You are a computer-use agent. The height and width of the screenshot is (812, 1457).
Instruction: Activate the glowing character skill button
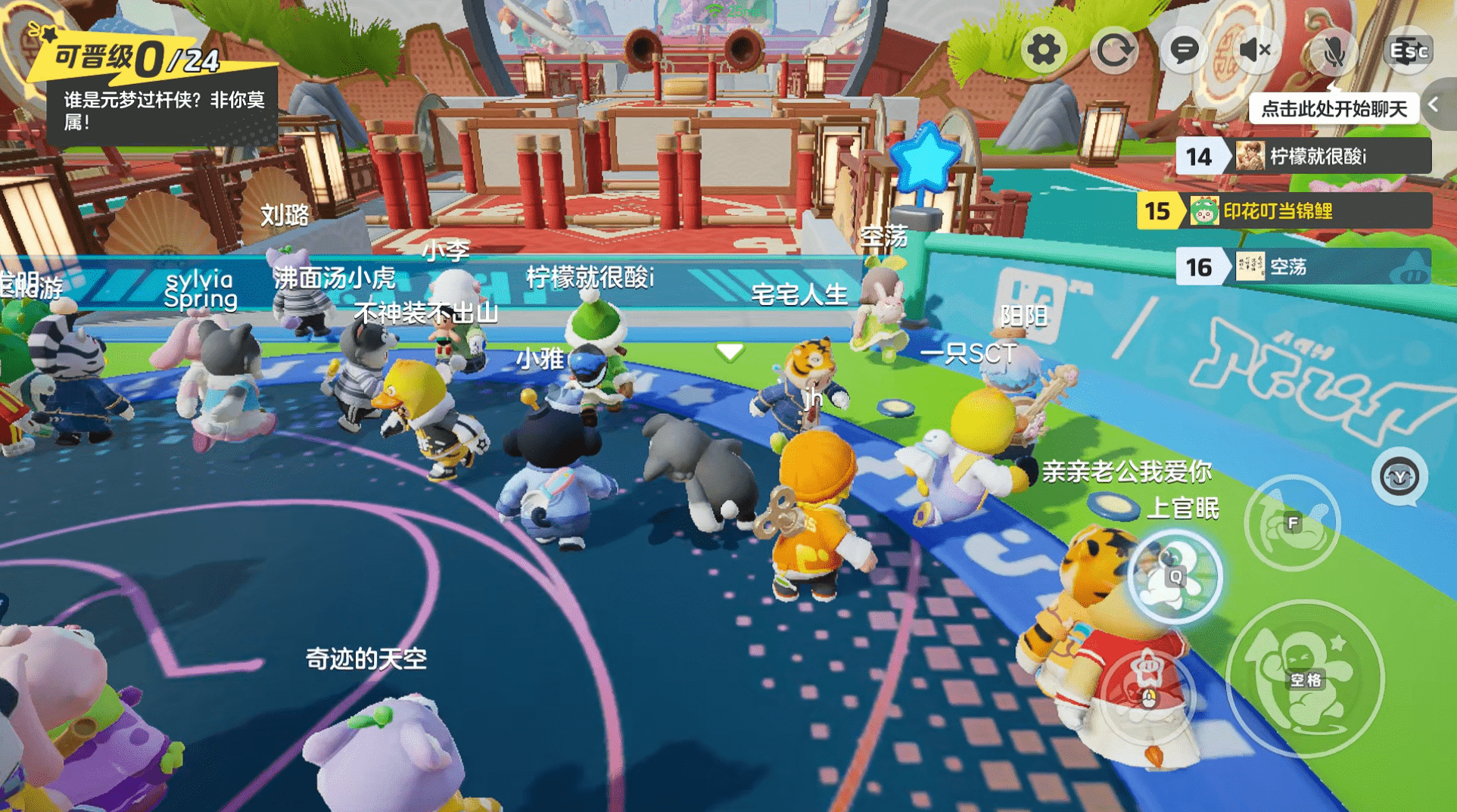pos(1174,577)
